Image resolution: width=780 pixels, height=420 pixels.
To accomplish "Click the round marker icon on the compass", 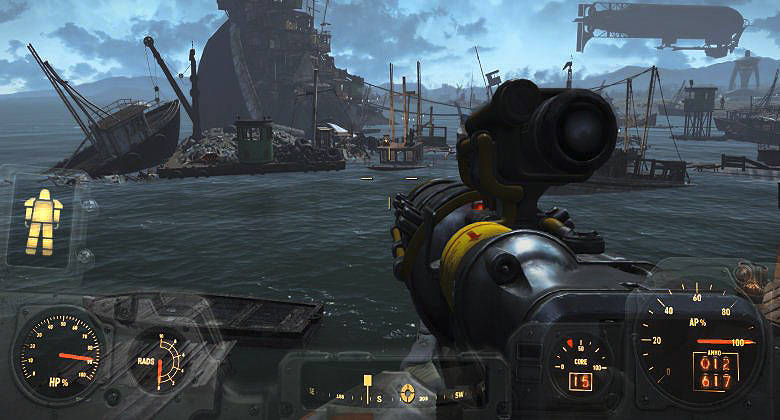I will pyautogui.click(x=408, y=393).
